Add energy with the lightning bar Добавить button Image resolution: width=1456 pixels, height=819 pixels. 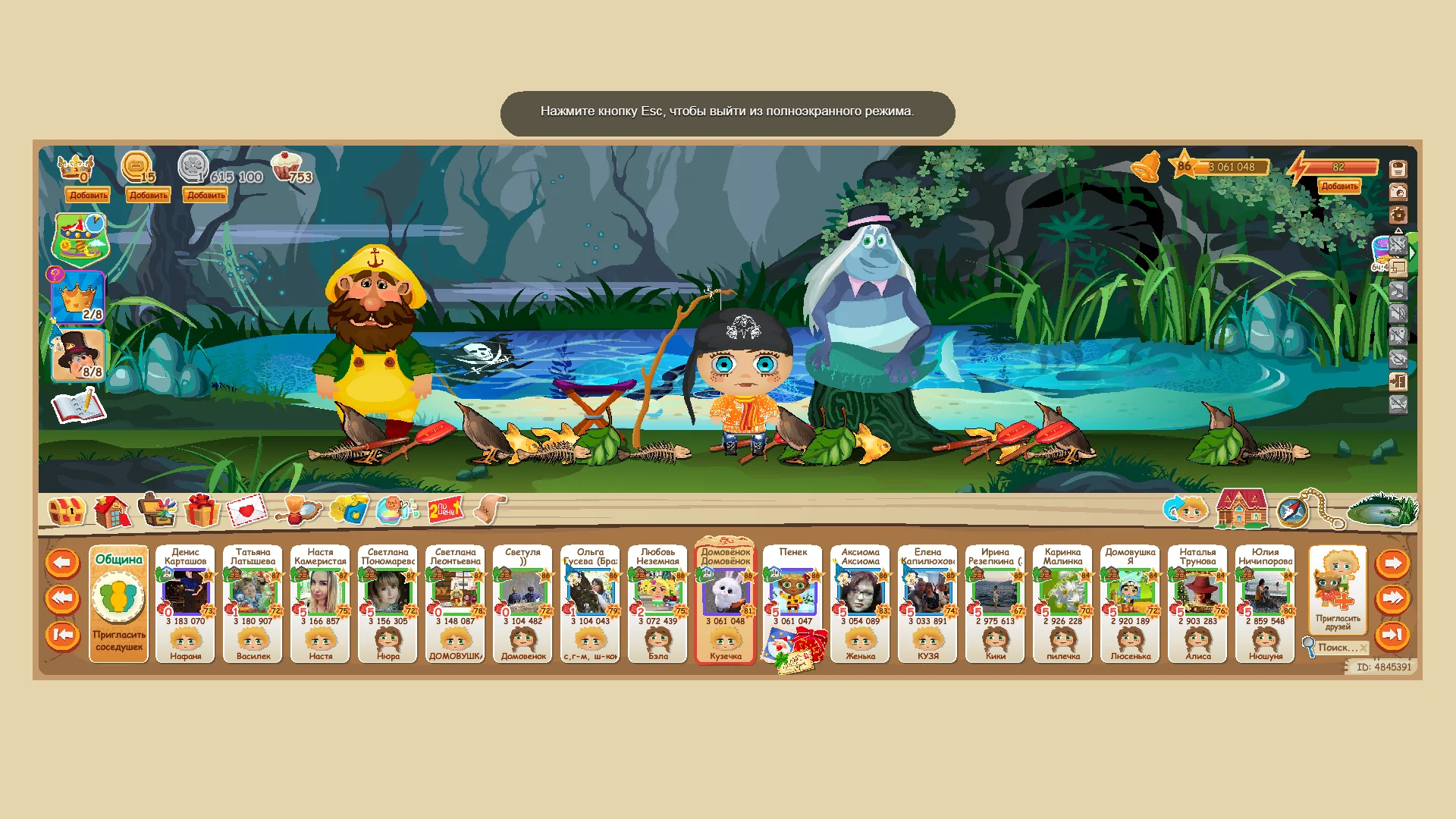click(x=1339, y=187)
